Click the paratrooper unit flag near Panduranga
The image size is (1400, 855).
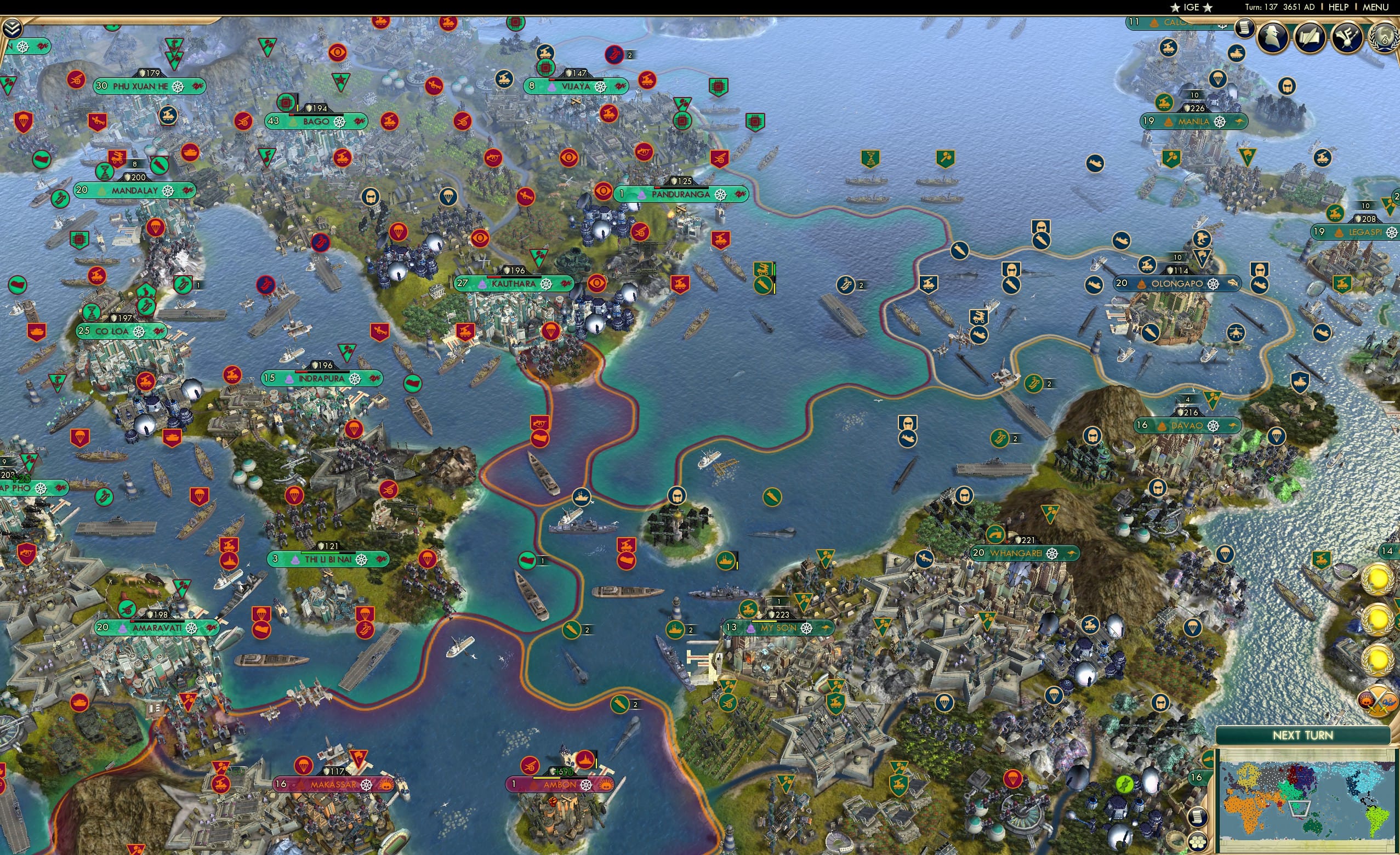tap(449, 198)
